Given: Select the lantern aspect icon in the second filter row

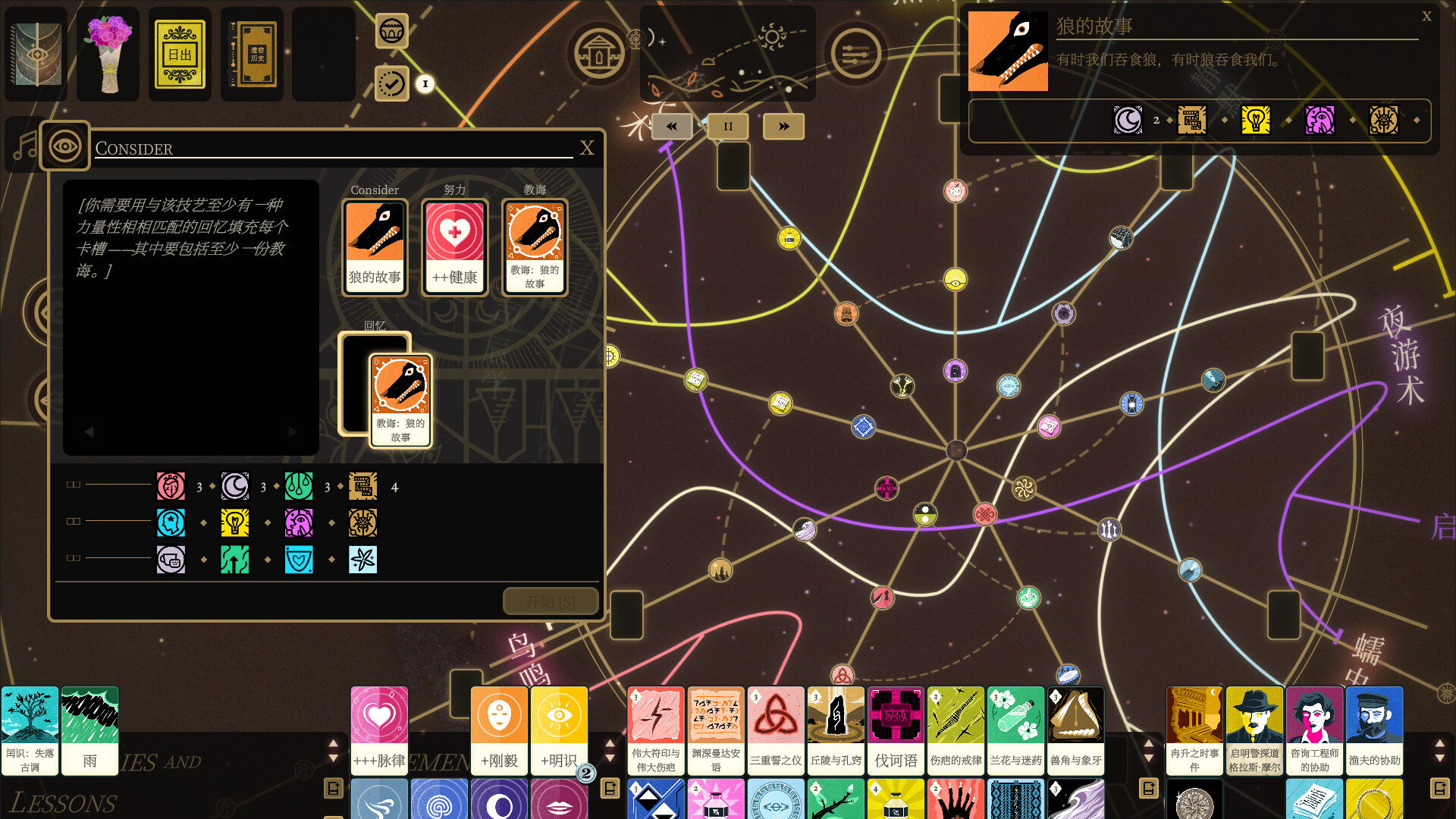Looking at the screenshot, I should [235, 522].
